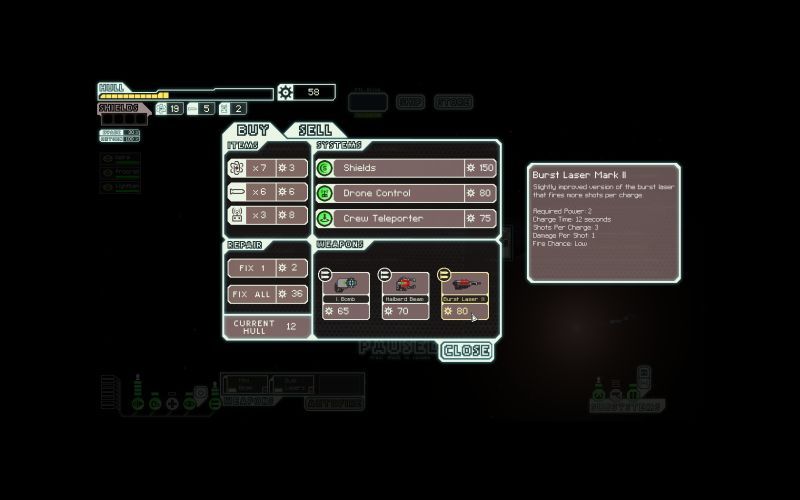Buy the Burst Laser II weapon
The image size is (800, 500).
(465, 296)
